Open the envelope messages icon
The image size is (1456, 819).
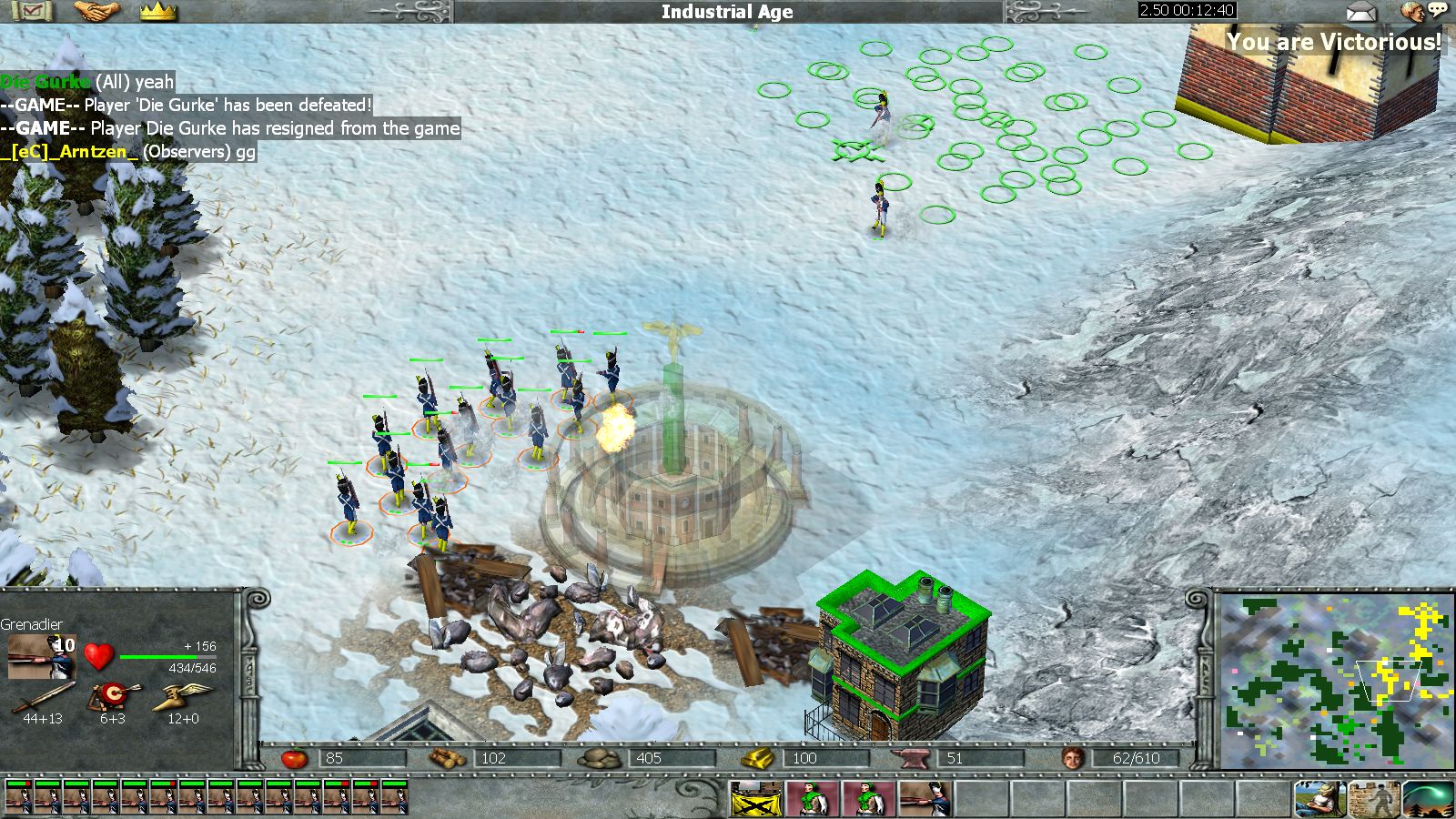[x=1361, y=11]
